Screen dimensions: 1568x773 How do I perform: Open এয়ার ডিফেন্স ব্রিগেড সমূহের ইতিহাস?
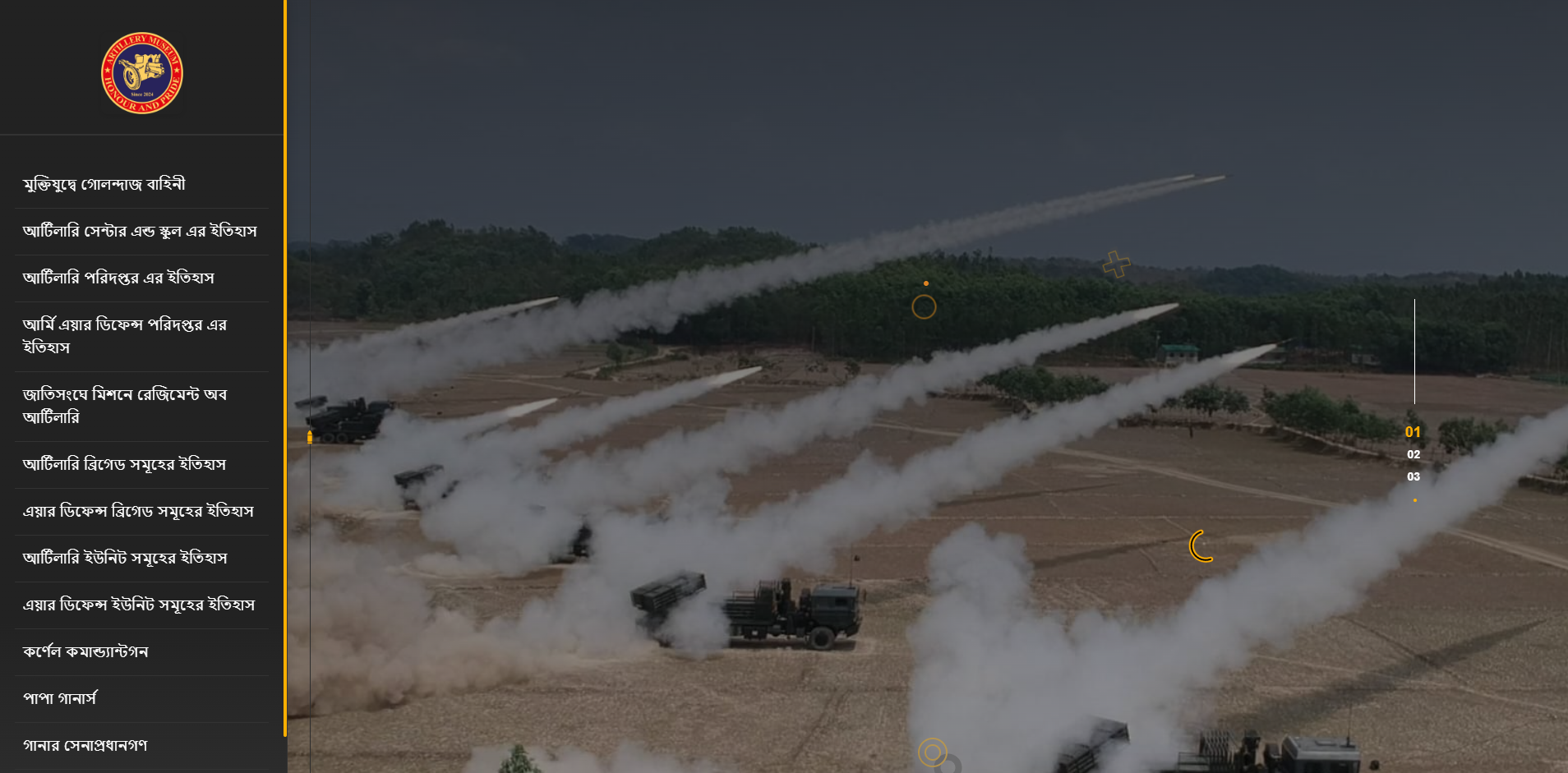138,511
